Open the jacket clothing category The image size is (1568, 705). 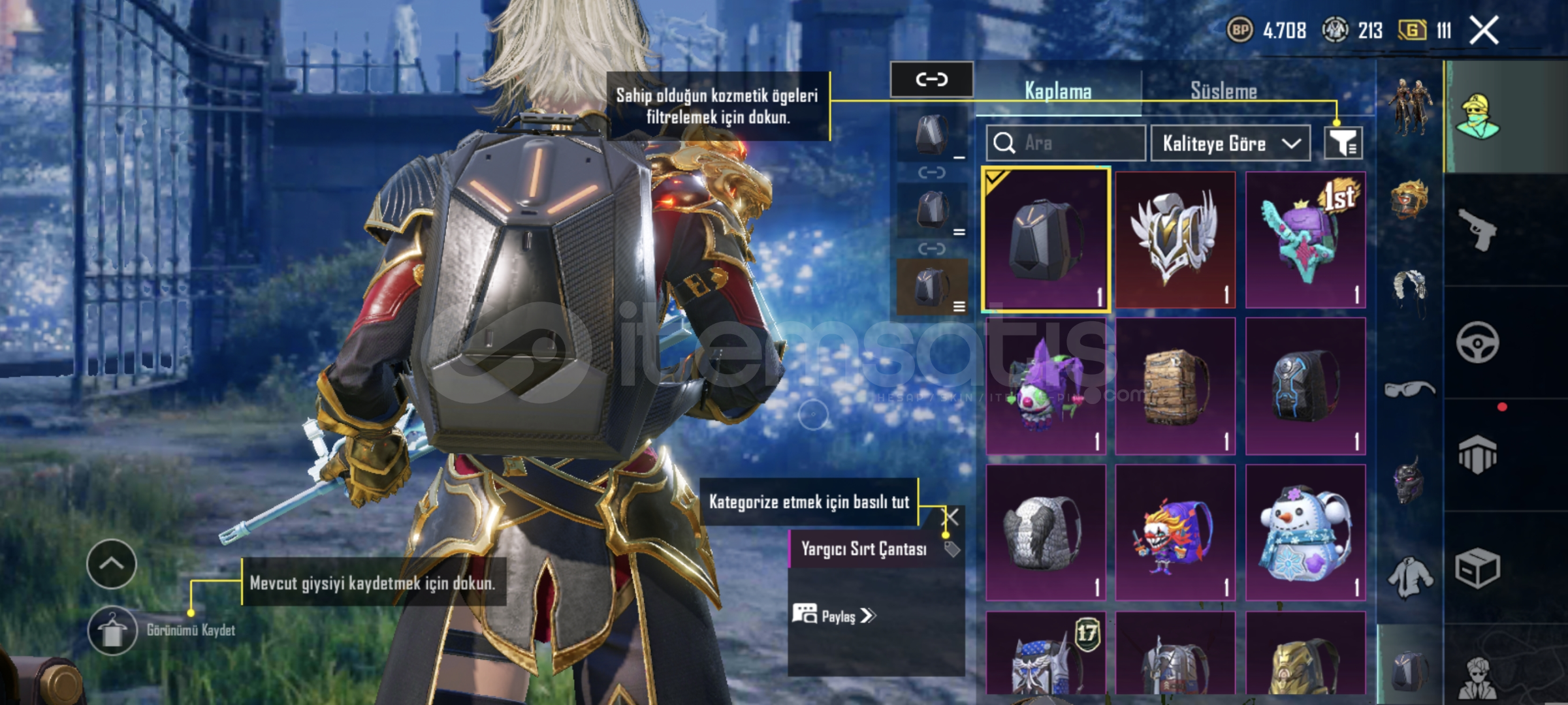coord(1410,577)
